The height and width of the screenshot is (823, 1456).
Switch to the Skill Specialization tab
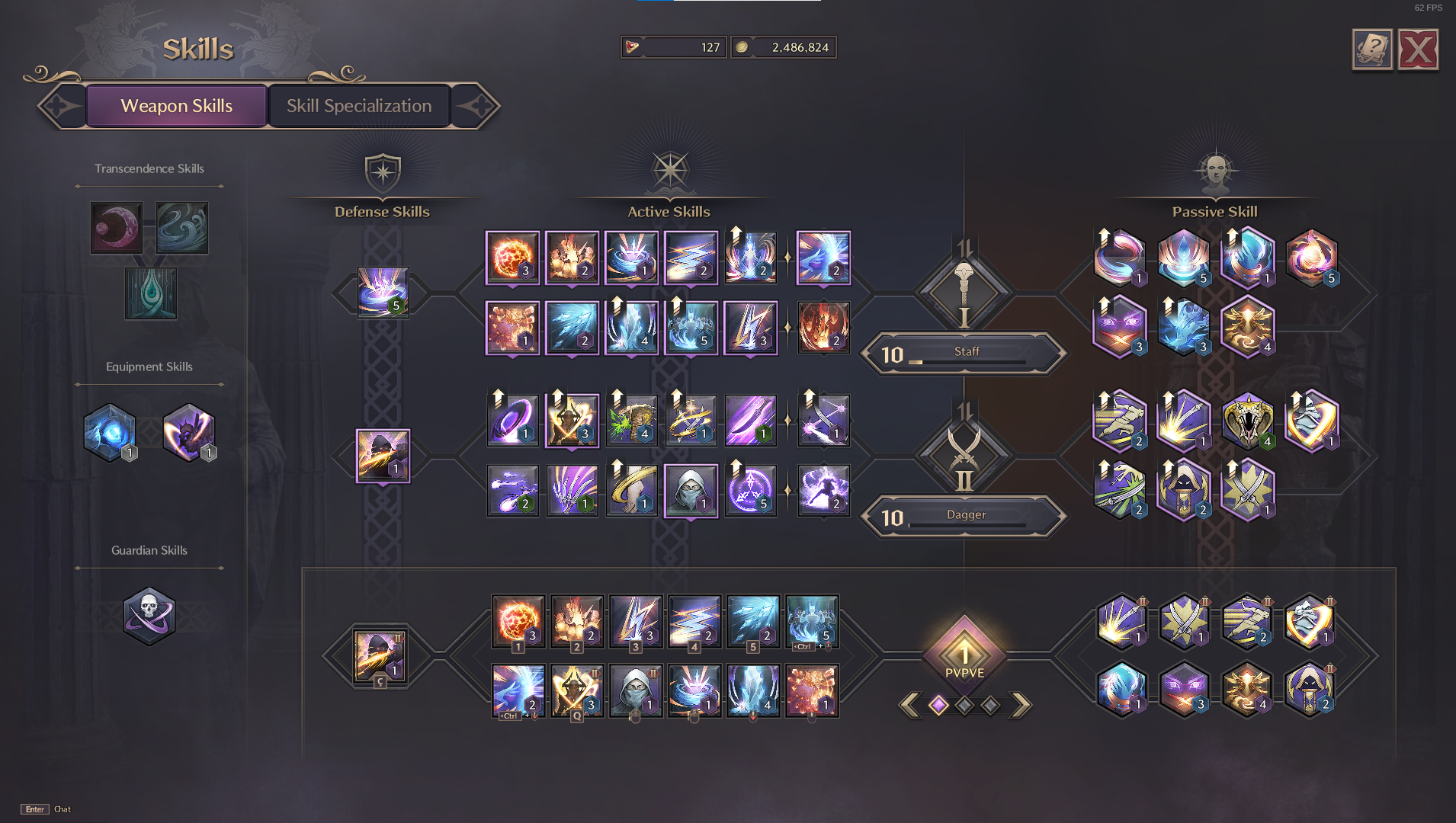click(x=358, y=106)
